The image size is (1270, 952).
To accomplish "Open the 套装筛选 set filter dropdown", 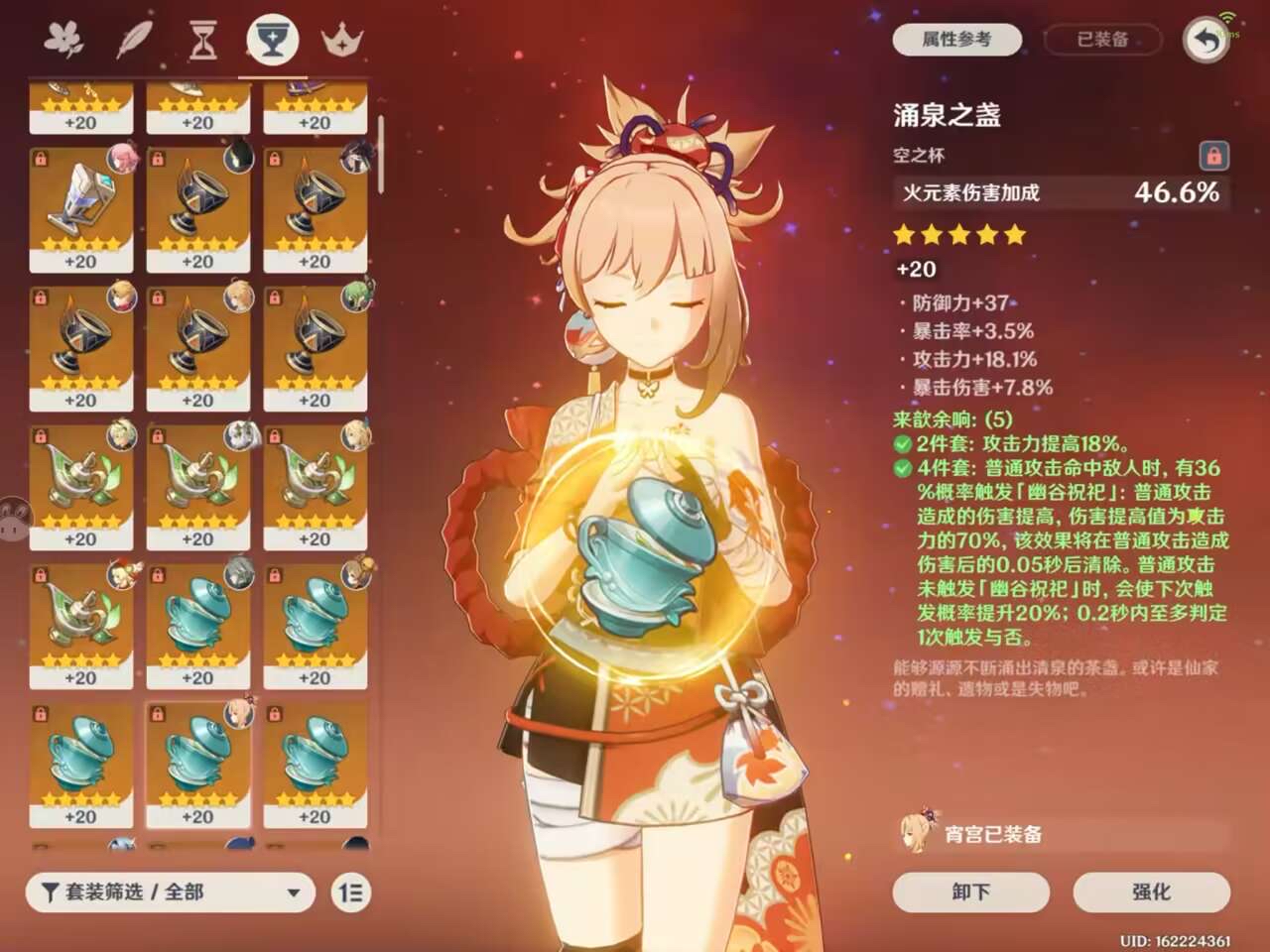I will click(169, 892).
